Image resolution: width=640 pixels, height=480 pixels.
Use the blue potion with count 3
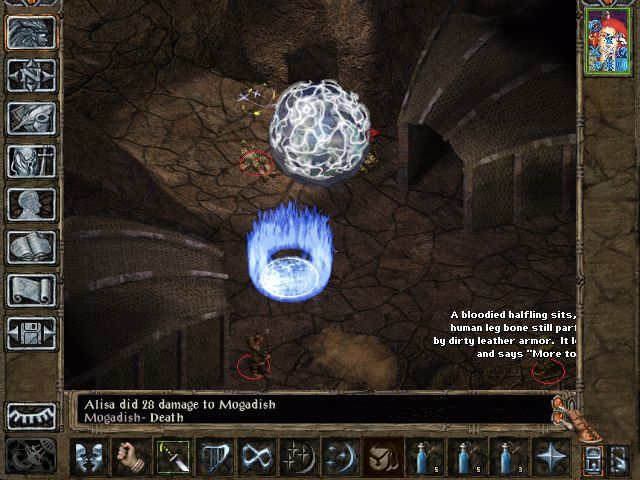tap(507, 456)
